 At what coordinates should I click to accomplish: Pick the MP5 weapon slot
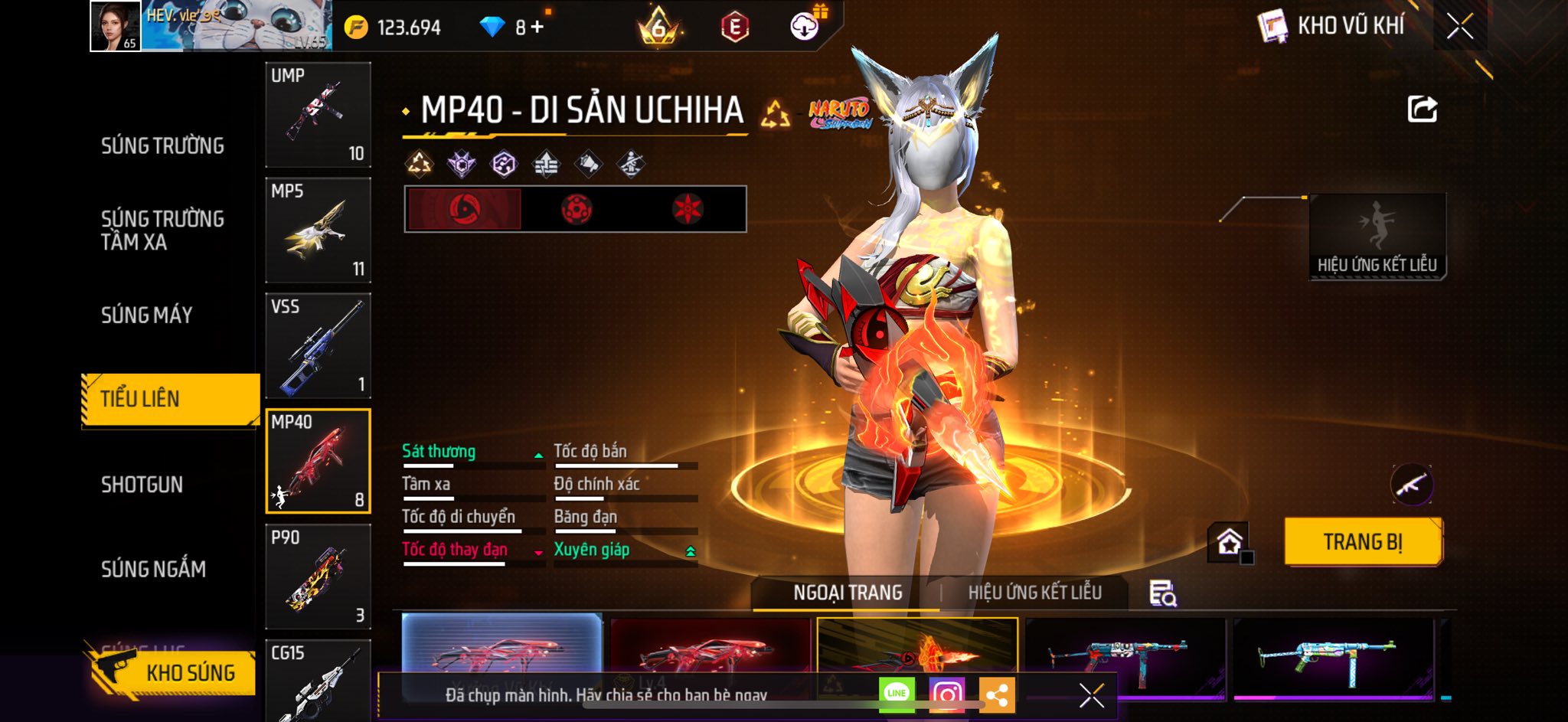318,230
